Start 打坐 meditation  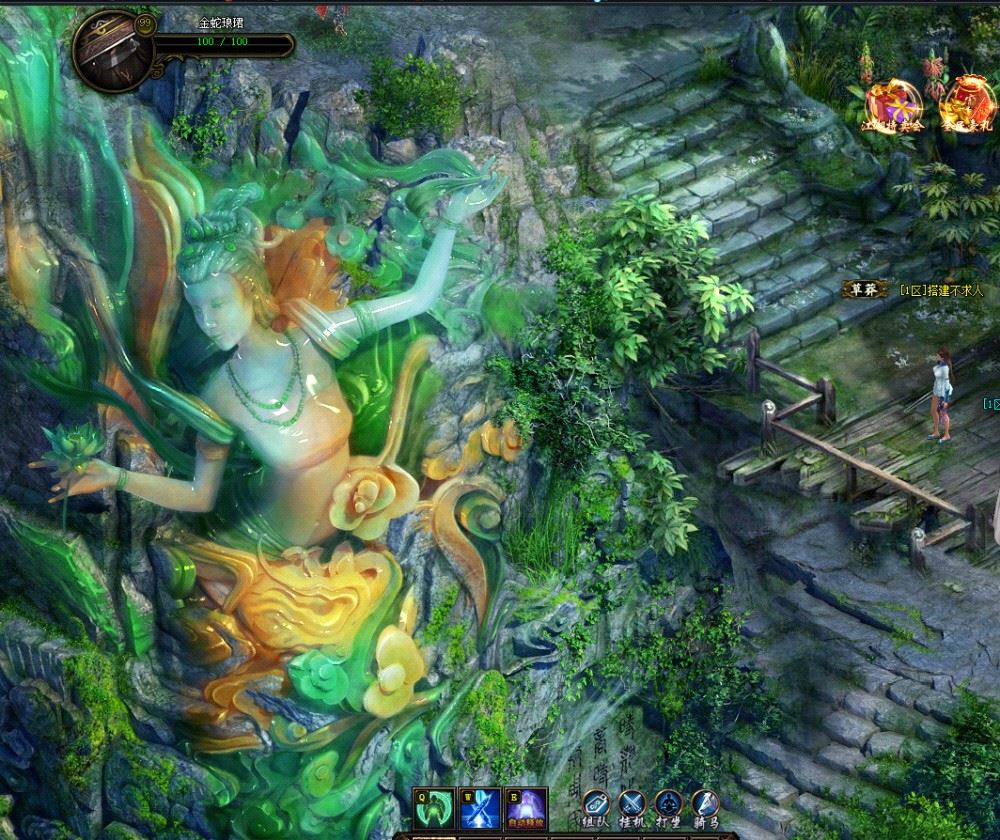[x=669, y=804]
